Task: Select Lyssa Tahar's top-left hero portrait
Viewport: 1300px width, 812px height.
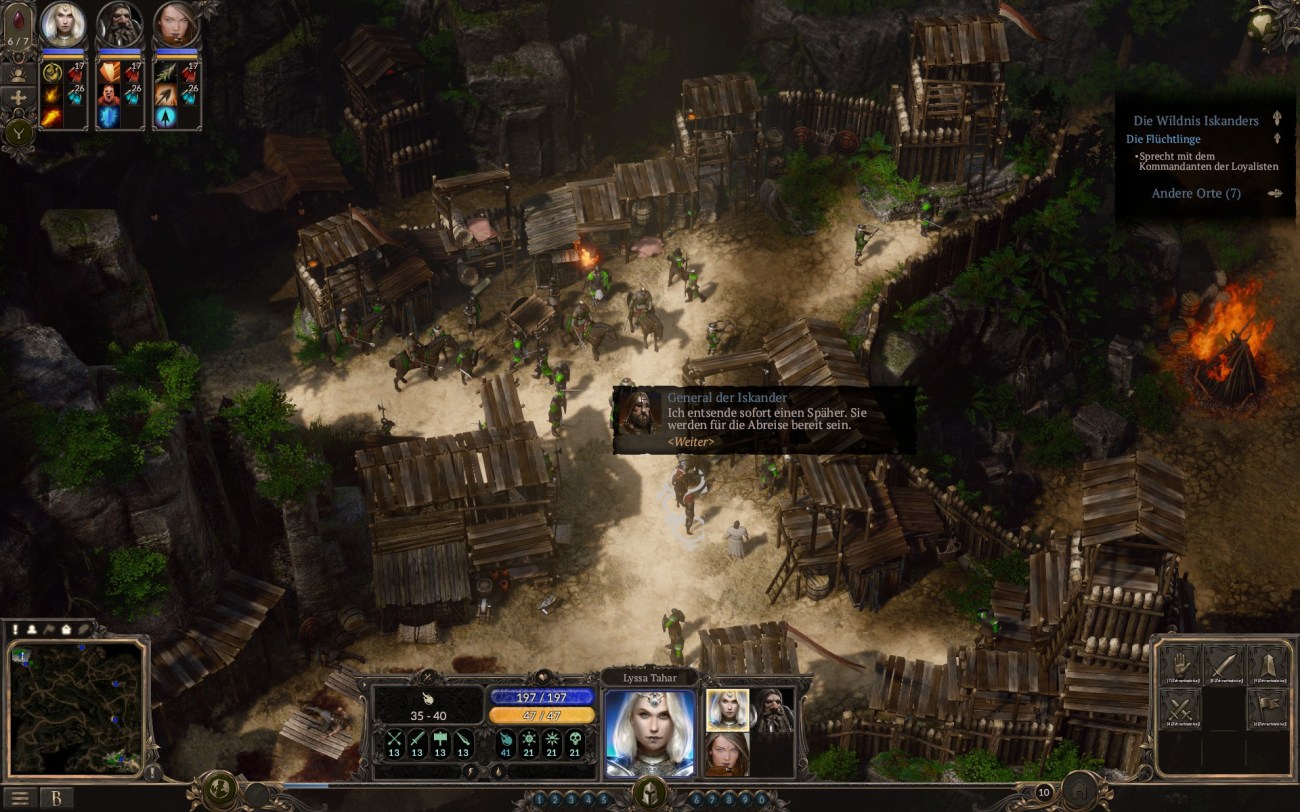Action: 62,27
